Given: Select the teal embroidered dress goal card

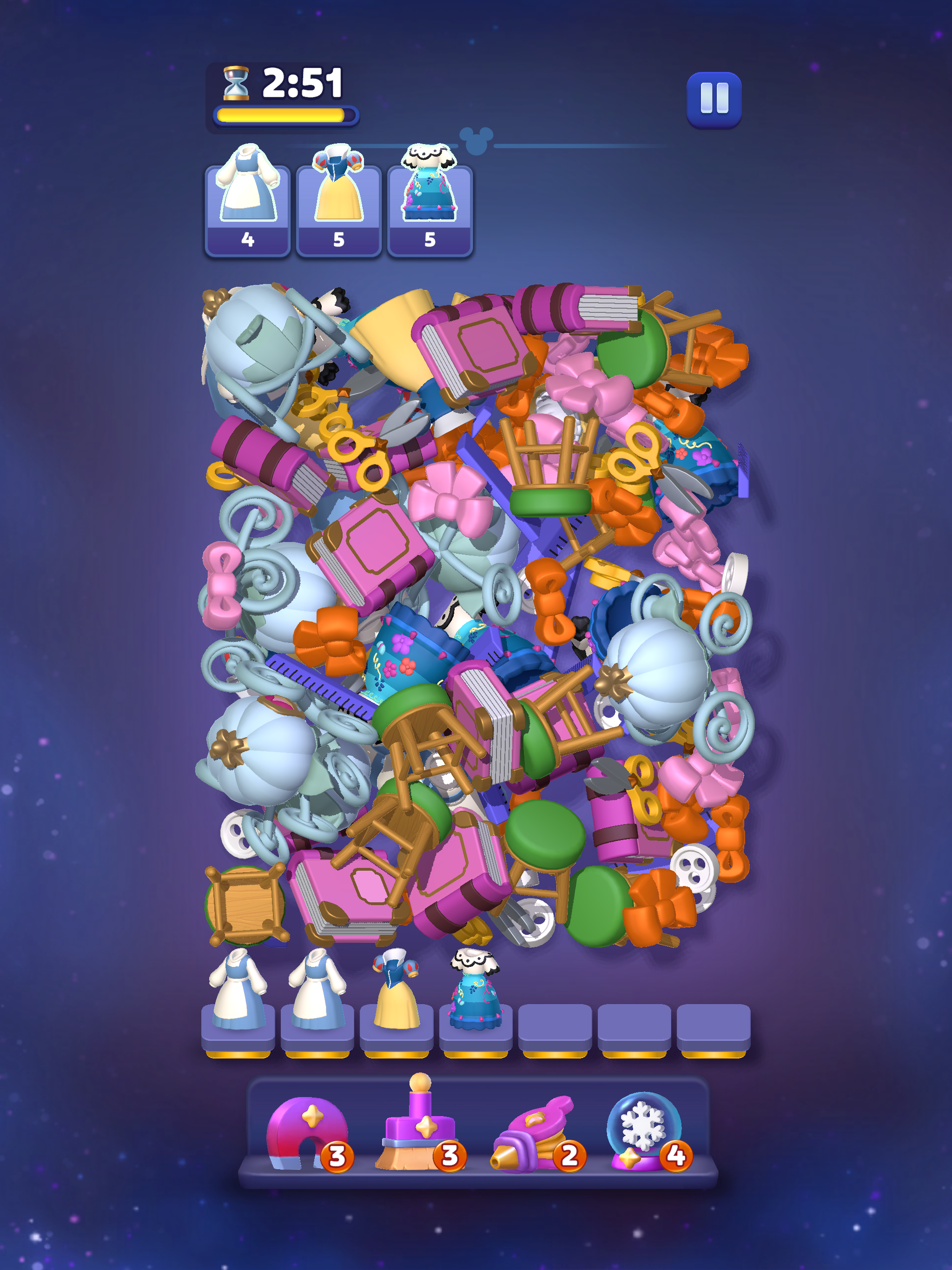Looking at the screenshot, I should point(430,209).
